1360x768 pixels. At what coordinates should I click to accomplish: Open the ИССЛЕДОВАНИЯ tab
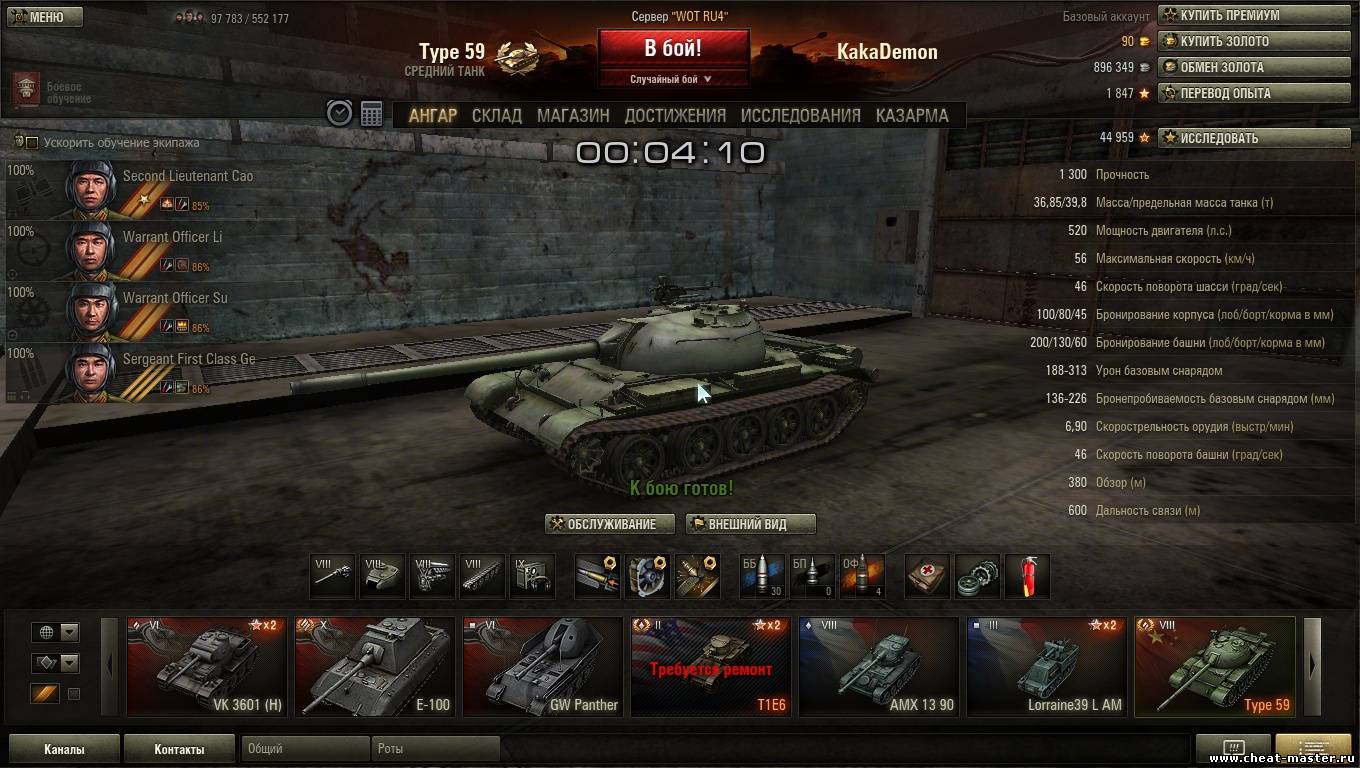[x=800, y=115]
